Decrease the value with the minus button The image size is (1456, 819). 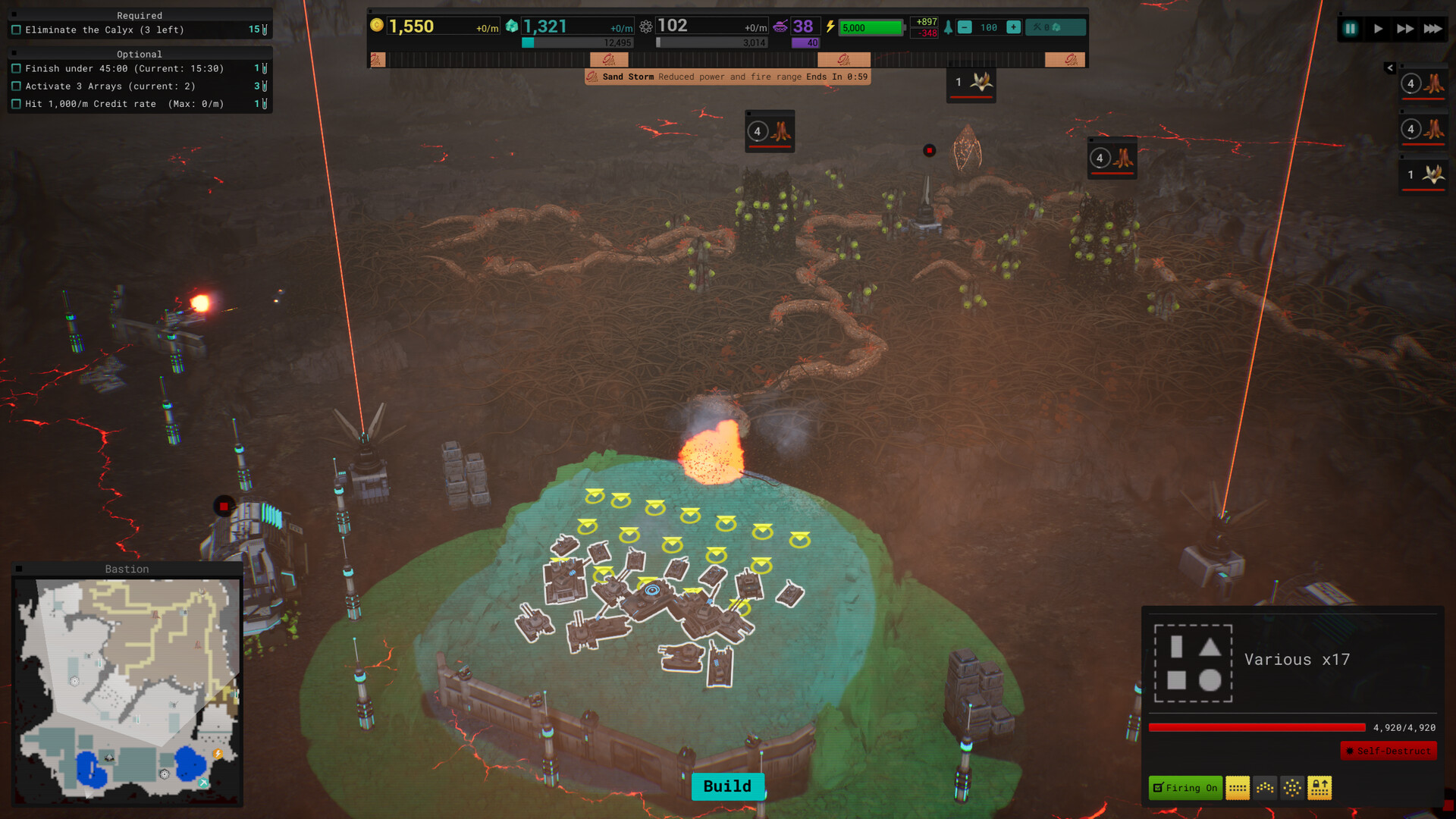[965, 27]
